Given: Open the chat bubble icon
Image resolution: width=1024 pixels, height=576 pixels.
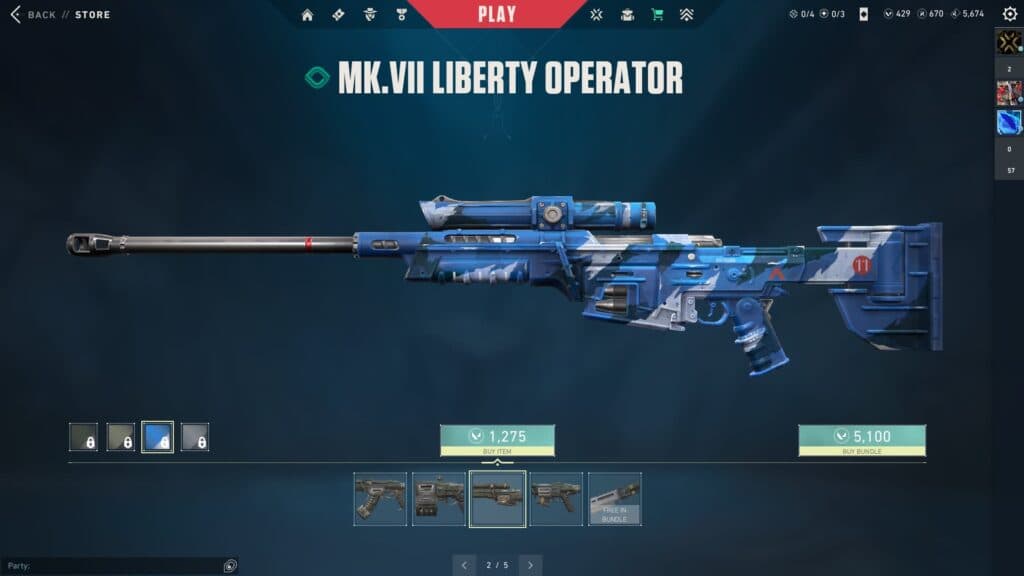Looking at the screenshot, I should click(x=230, y=566).
